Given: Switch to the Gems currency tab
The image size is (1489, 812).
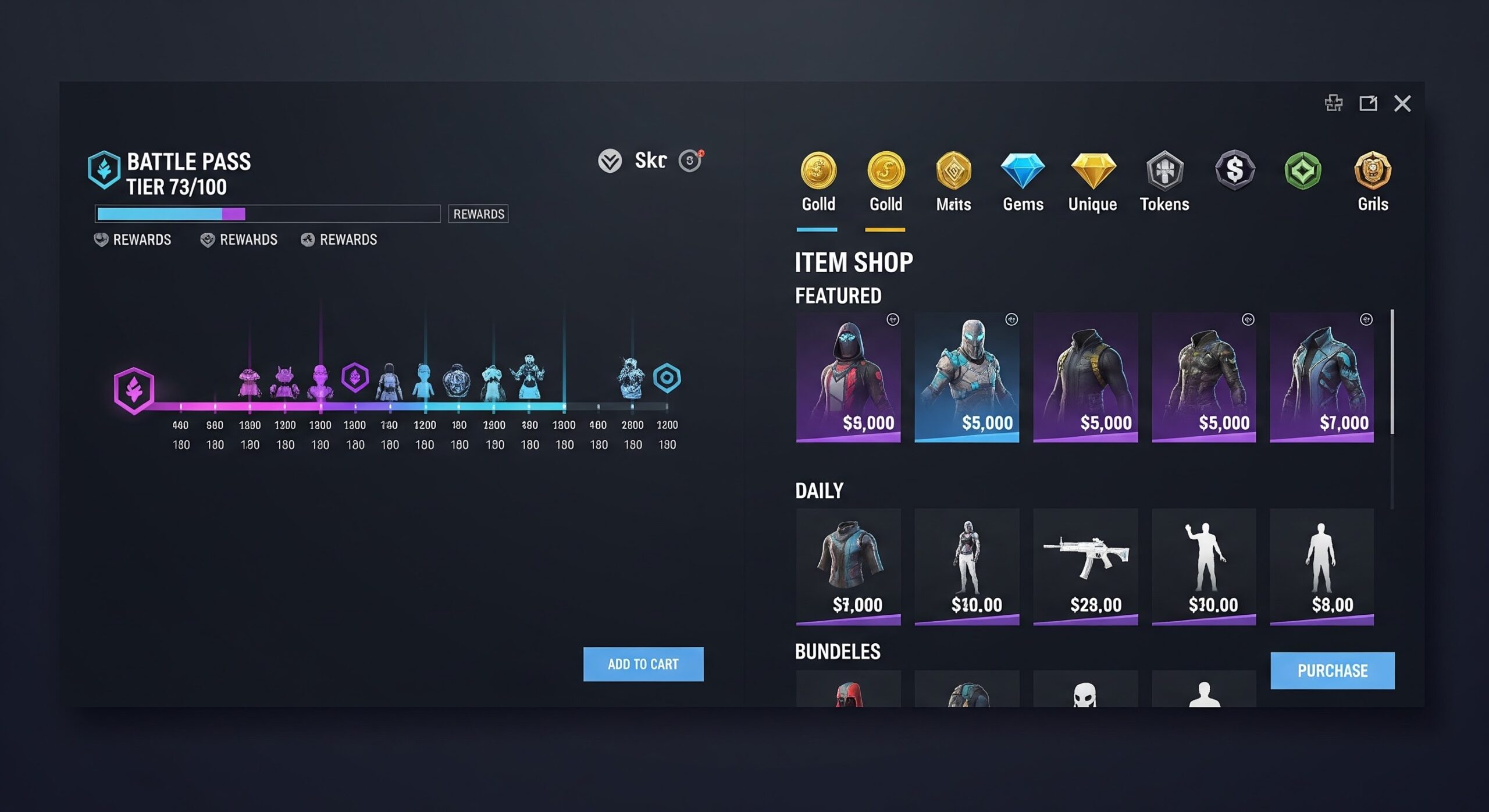Looking at the screenshot, I should point(1023,181).
